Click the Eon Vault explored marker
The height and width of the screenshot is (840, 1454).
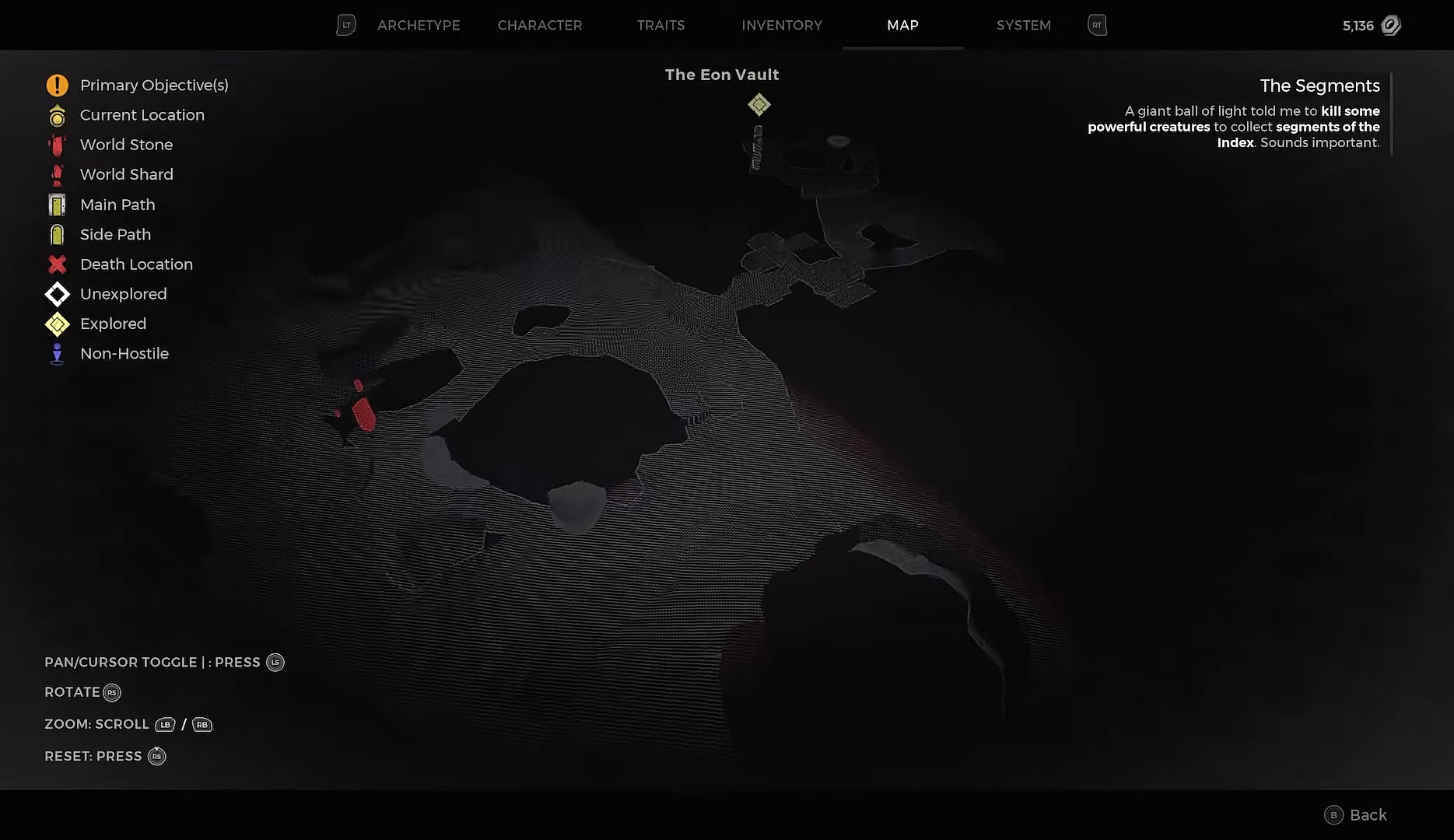(x=759, y=104)
